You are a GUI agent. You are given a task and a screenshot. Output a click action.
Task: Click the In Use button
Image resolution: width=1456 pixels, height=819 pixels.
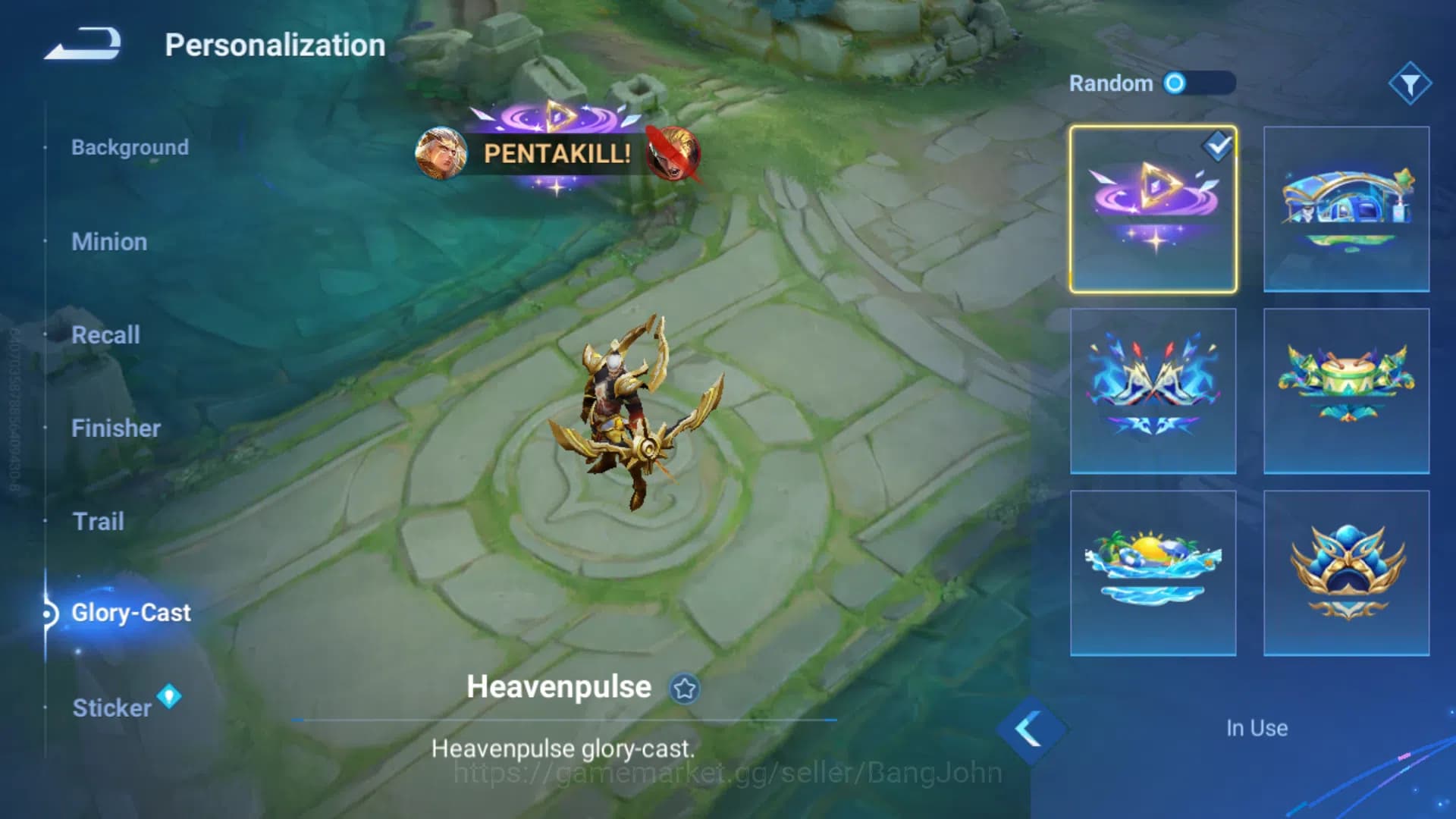1257,728
